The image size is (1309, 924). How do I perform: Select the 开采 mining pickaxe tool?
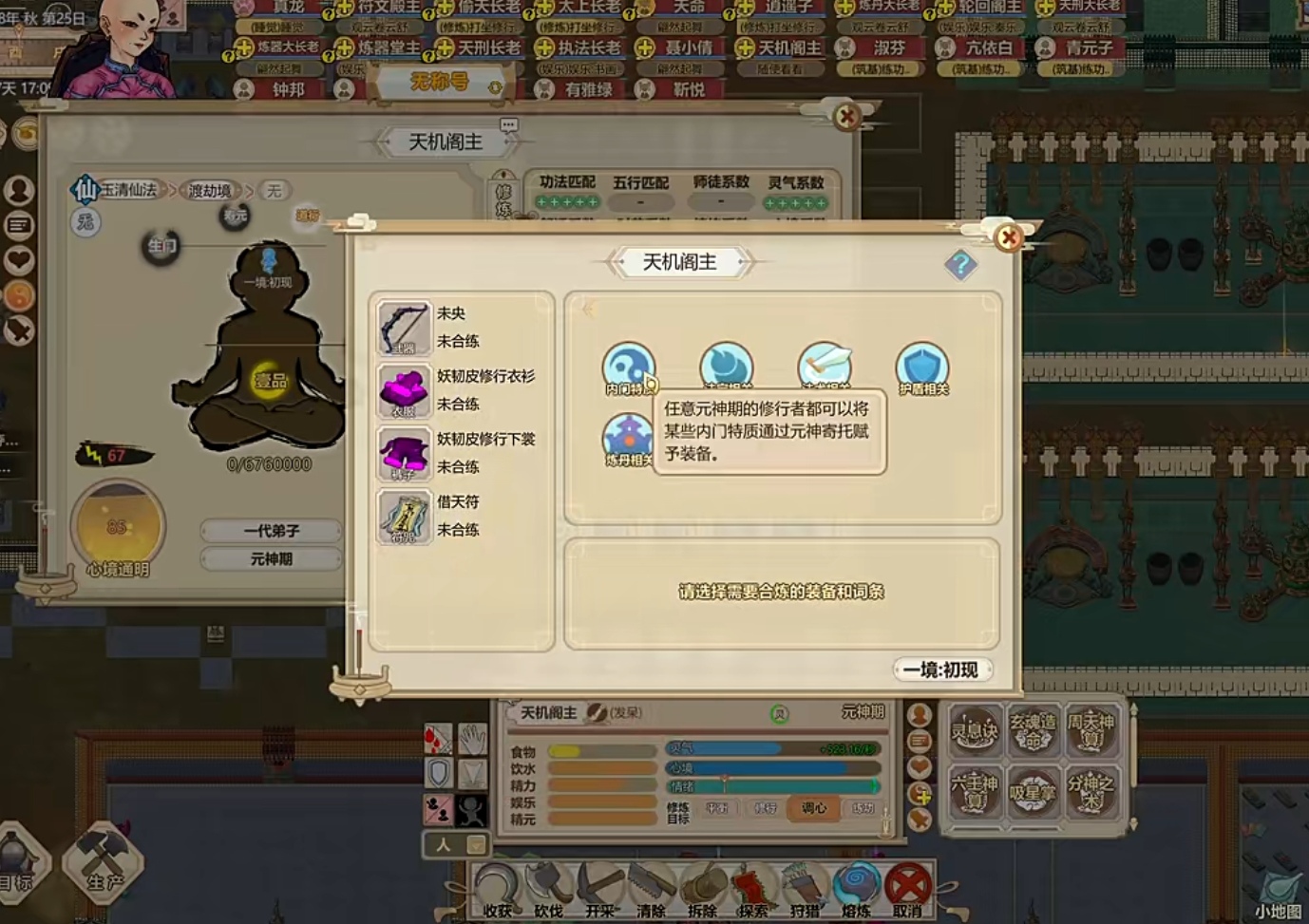pyautogui.click(x=599, y=890)
